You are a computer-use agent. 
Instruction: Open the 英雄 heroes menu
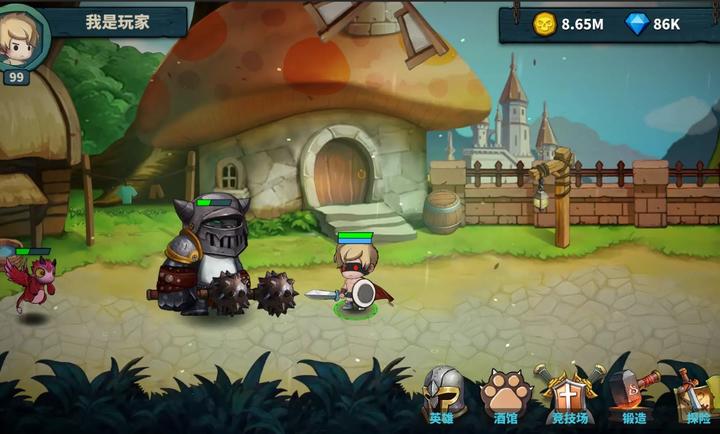(x=443, y=395)
